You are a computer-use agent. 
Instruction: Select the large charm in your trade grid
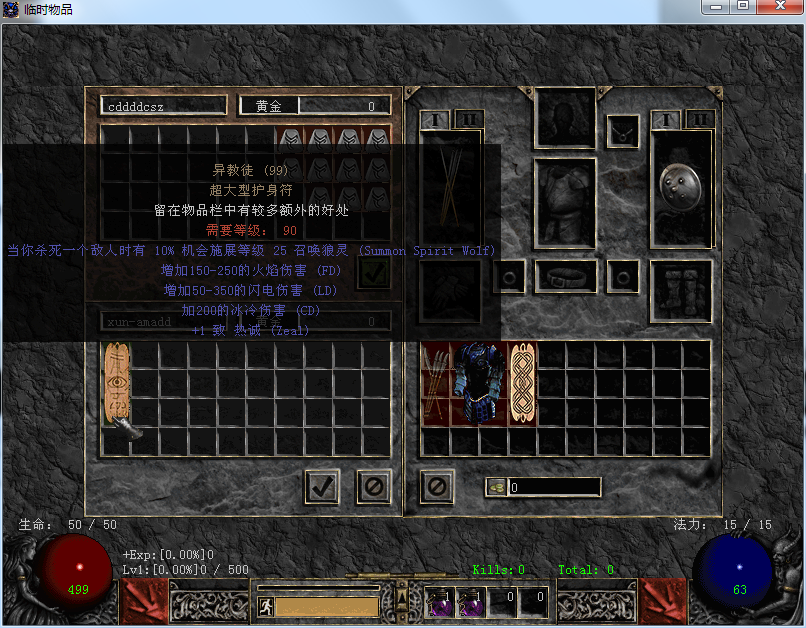coord(116,384)
